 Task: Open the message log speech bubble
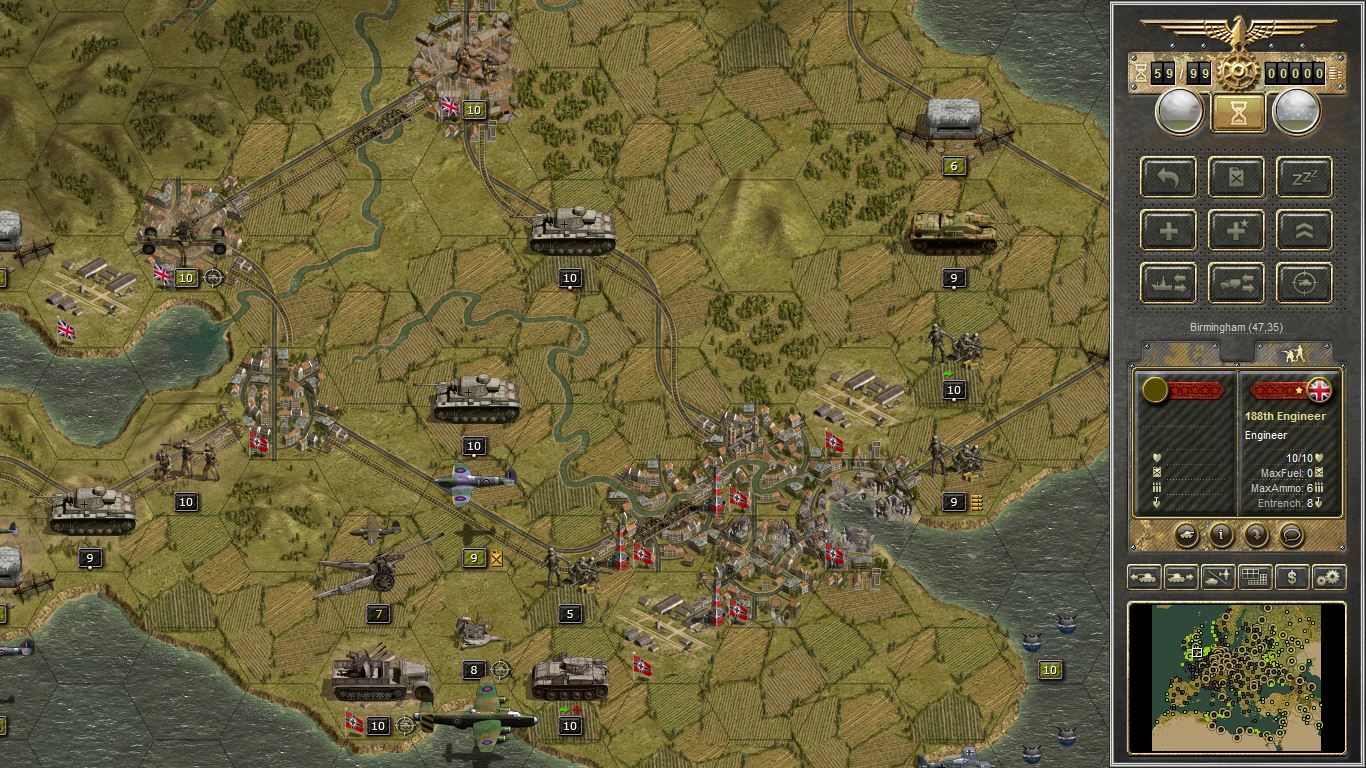click(1290, 536)
